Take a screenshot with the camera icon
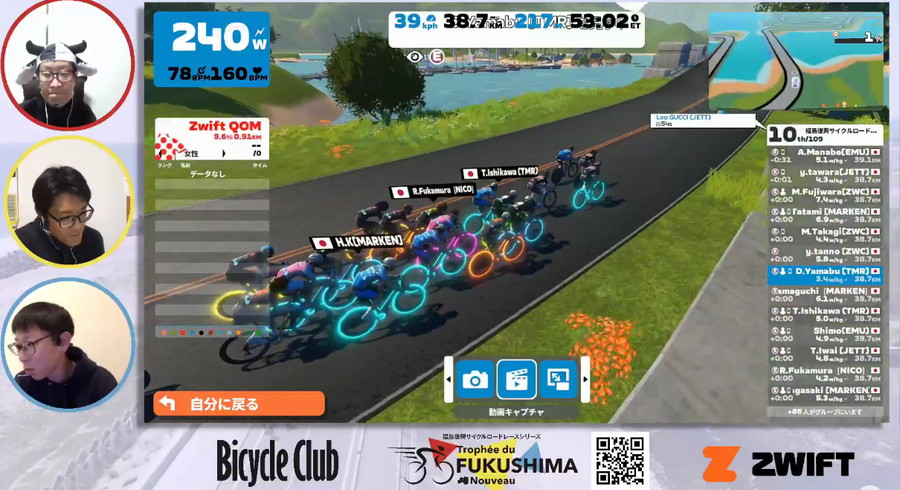 475,380
